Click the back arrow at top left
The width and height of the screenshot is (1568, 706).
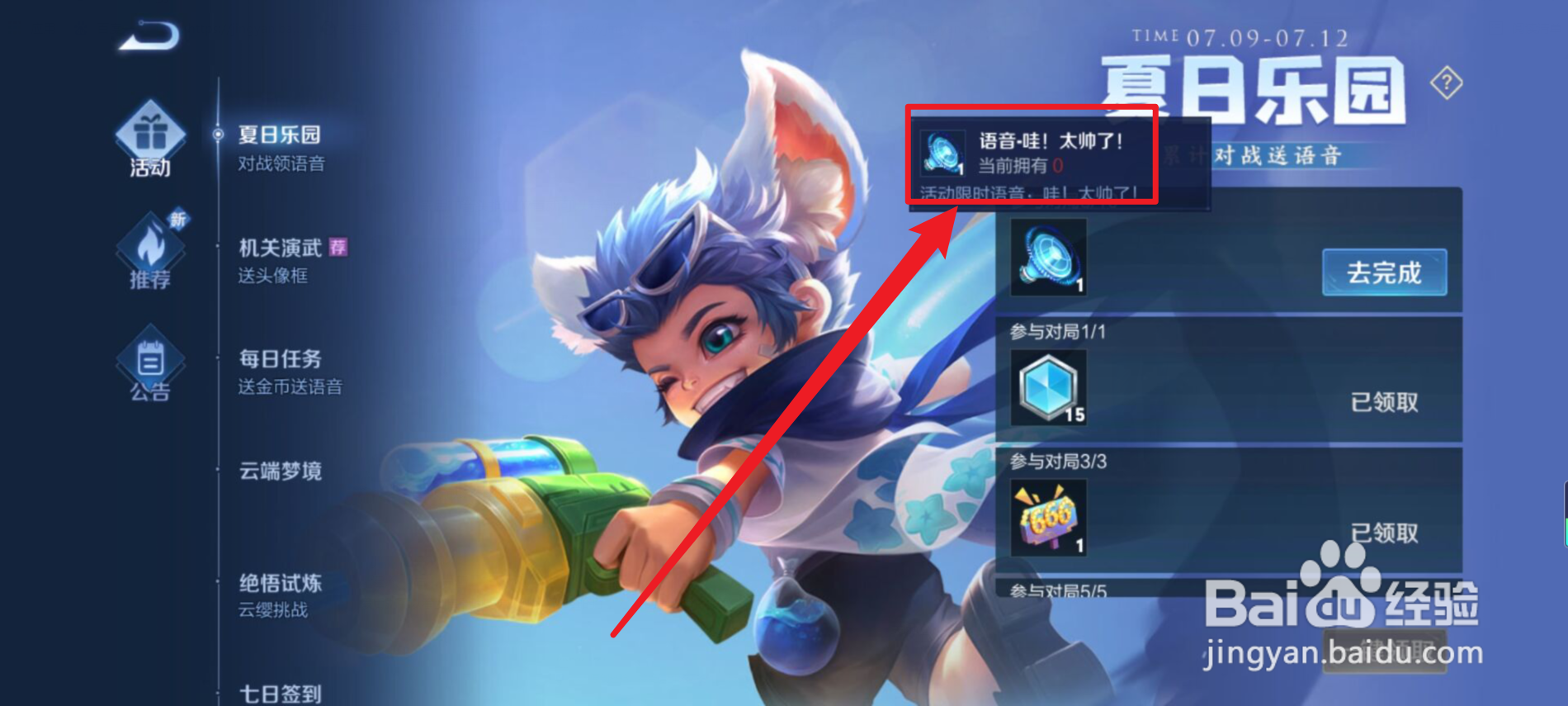[149, 35]
